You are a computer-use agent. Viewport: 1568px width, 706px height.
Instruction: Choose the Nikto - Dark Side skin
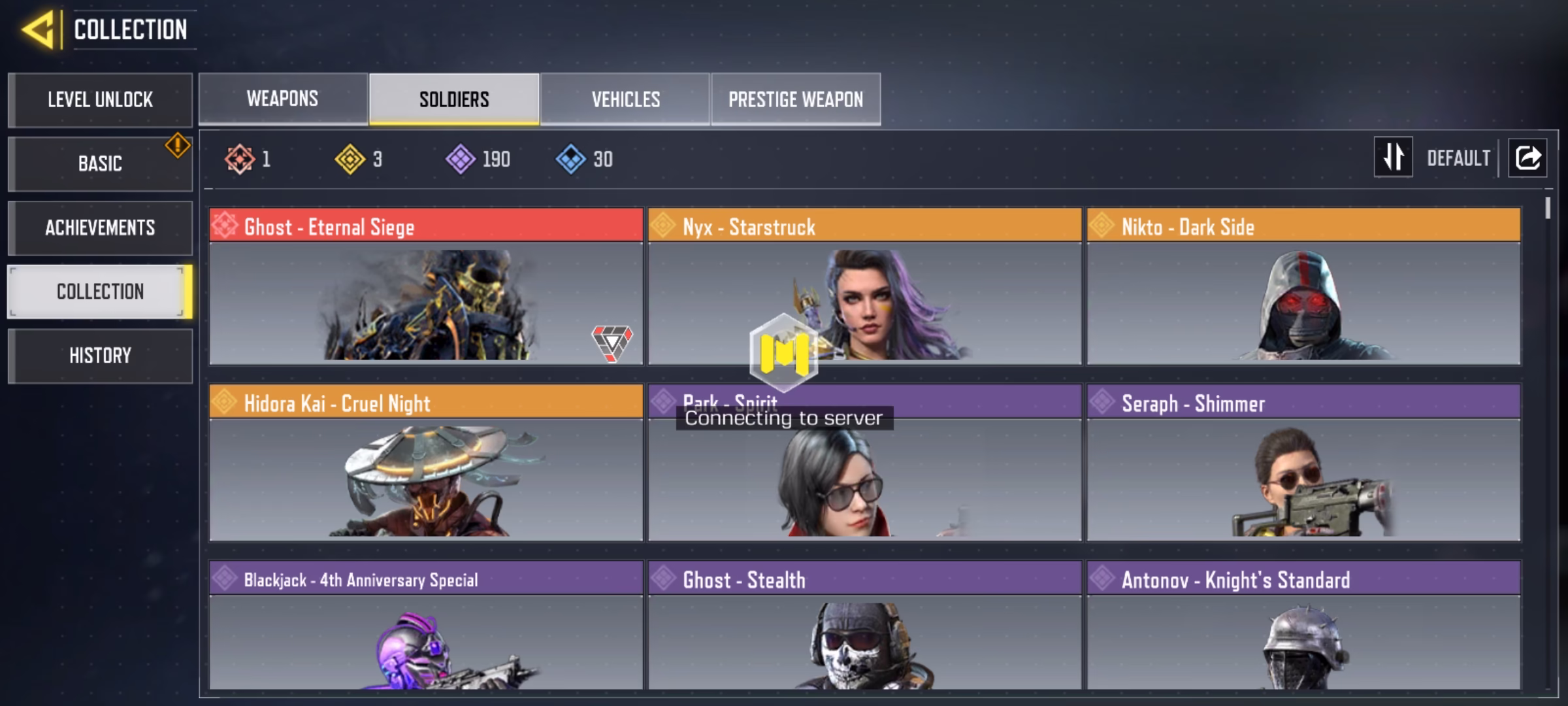pos(1303,286)
